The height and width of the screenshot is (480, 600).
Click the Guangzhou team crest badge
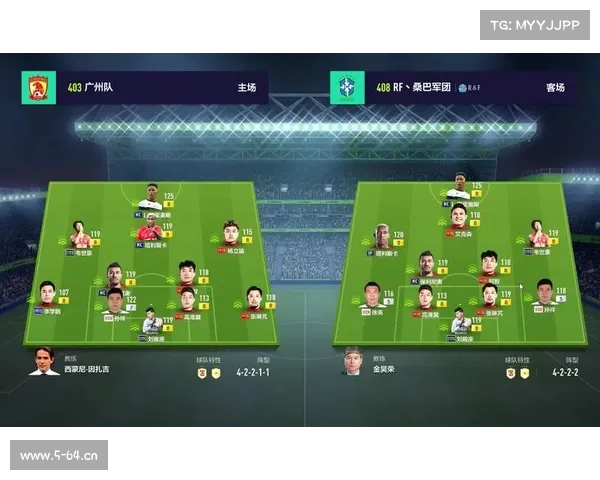point(38,88)
